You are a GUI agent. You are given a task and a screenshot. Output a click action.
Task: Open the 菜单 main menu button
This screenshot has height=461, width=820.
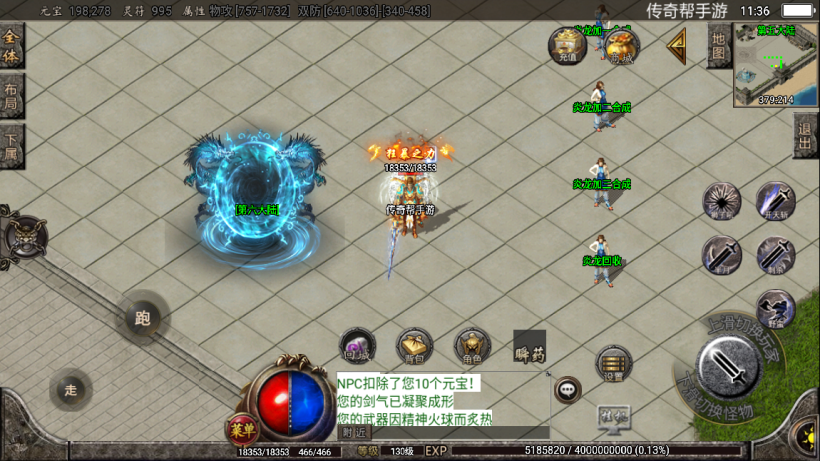click(x=240, y=430)
